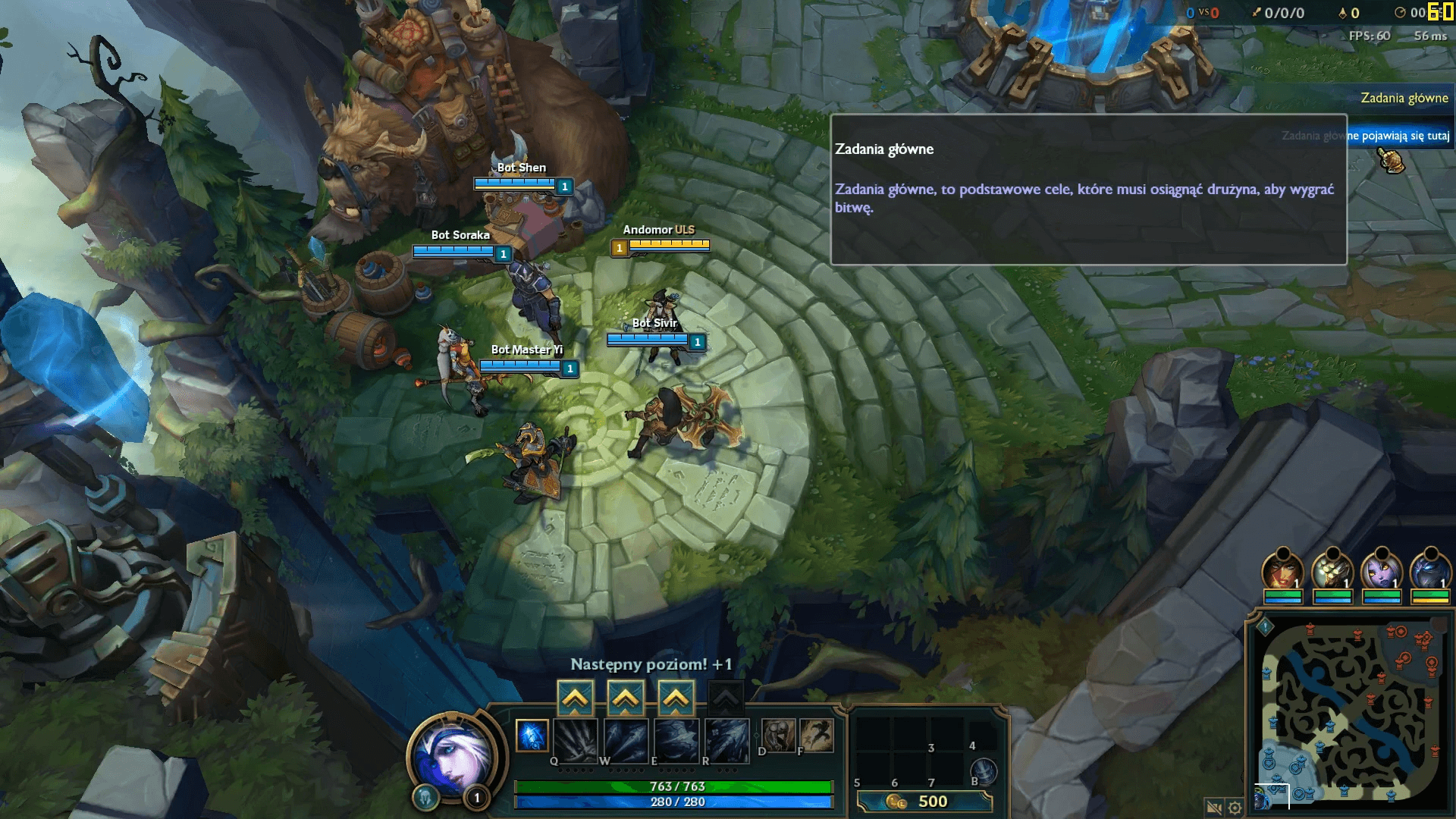The height and width of the screenshot is (819, 1456).
Task: Click the glowing blue passive ability icon
Action: pyautogui.click(x=532, y=736)
